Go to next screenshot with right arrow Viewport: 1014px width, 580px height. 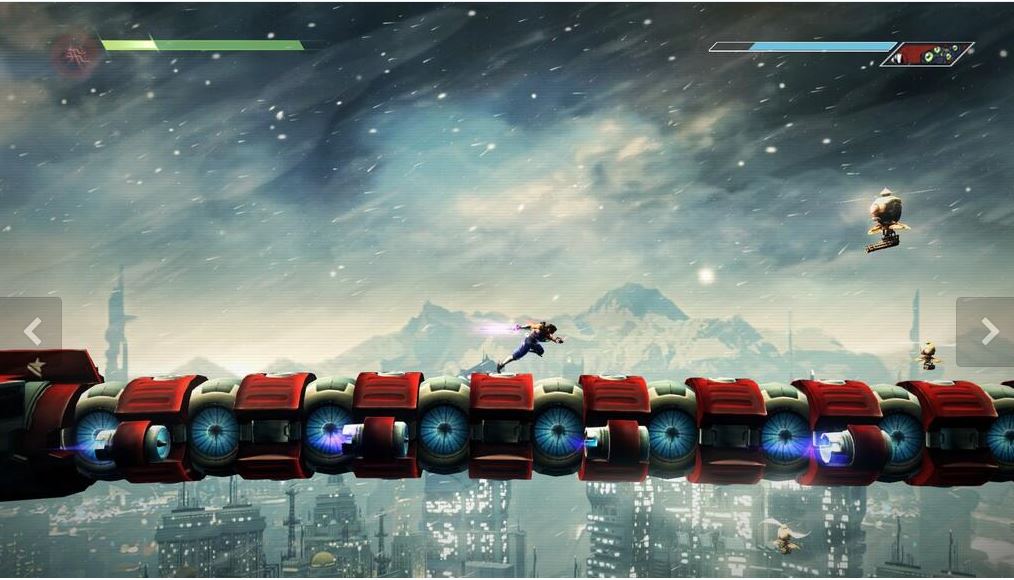coord(988,331)
